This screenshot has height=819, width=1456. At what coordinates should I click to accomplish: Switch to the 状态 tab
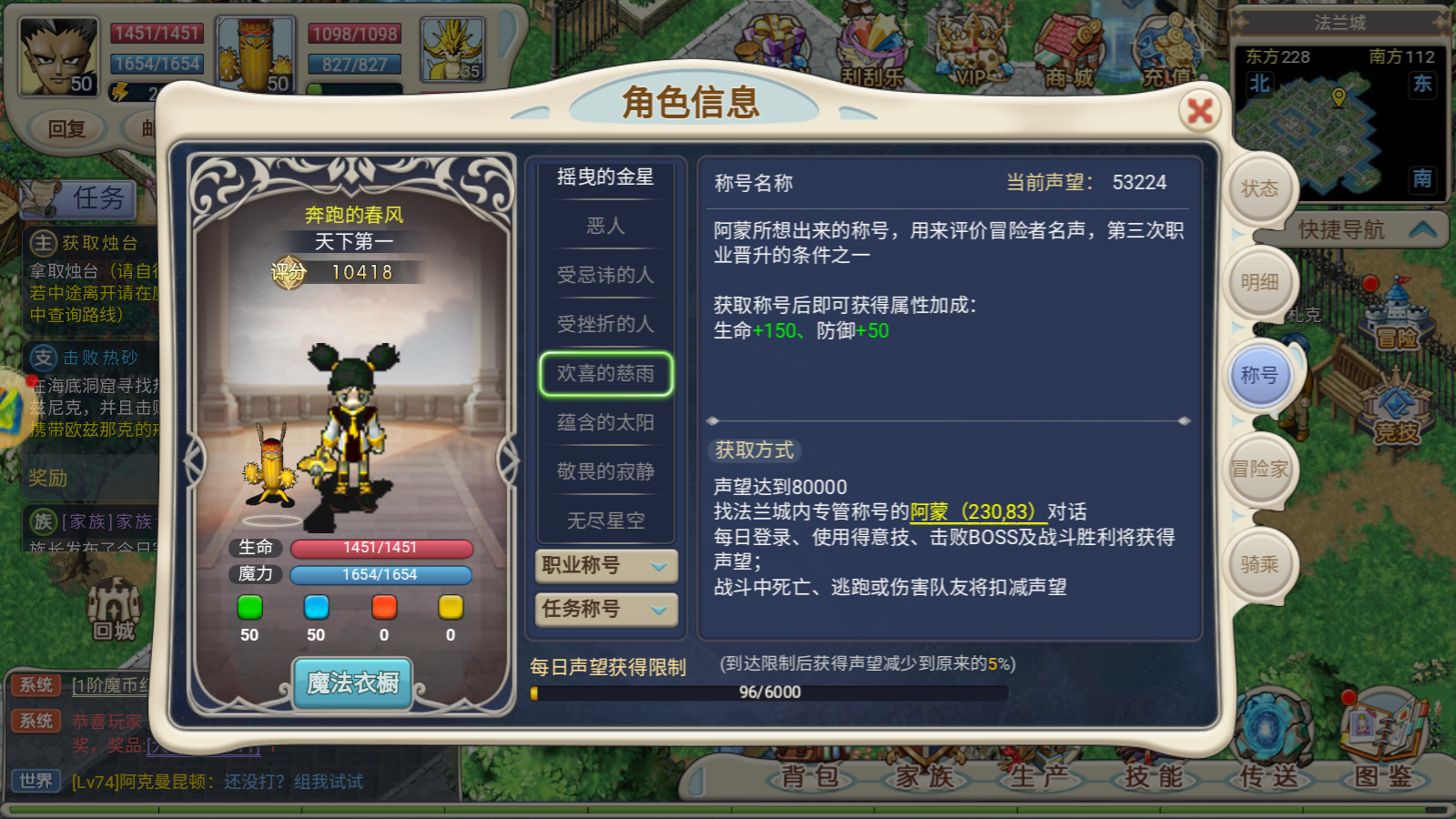[1260, 187]
